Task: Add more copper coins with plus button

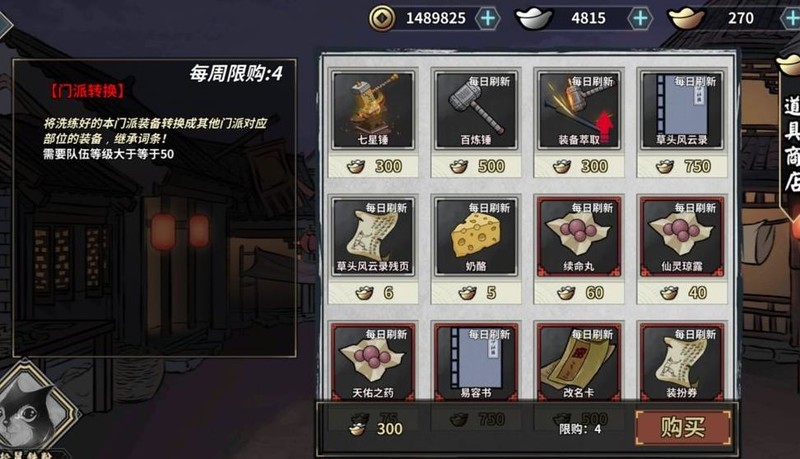Action: [487, 18]
